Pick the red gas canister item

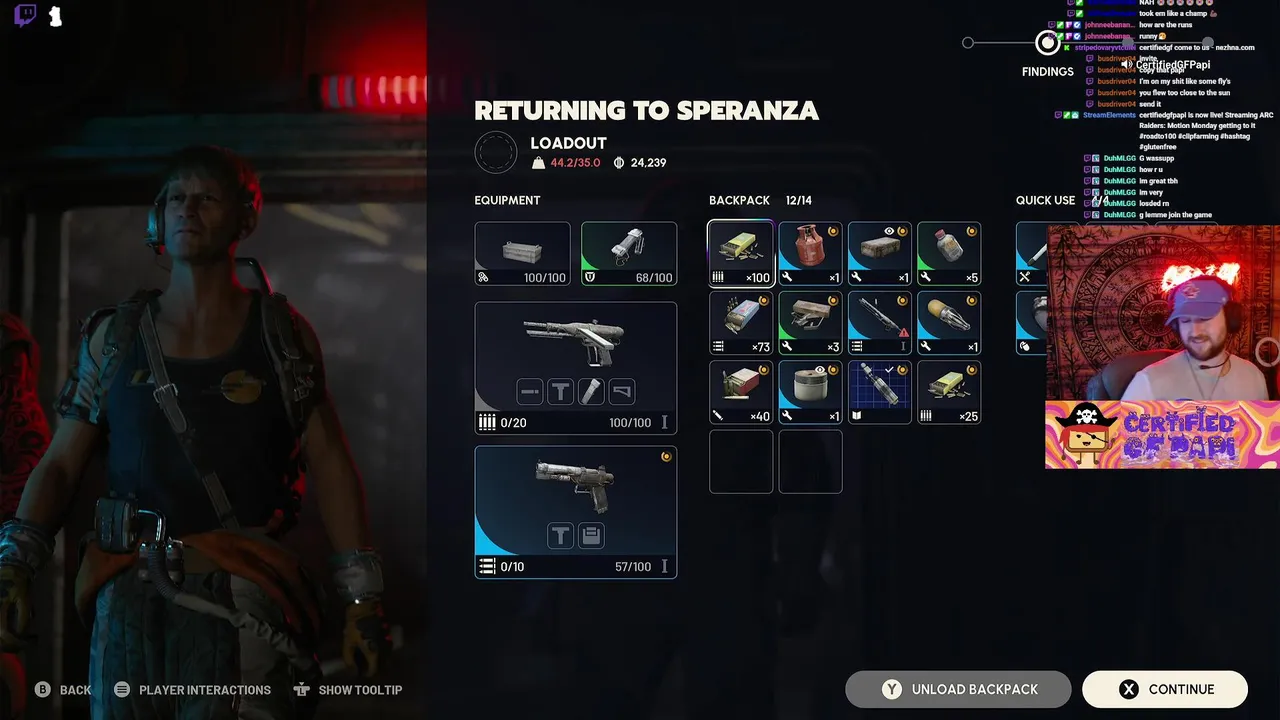[810, 254]
